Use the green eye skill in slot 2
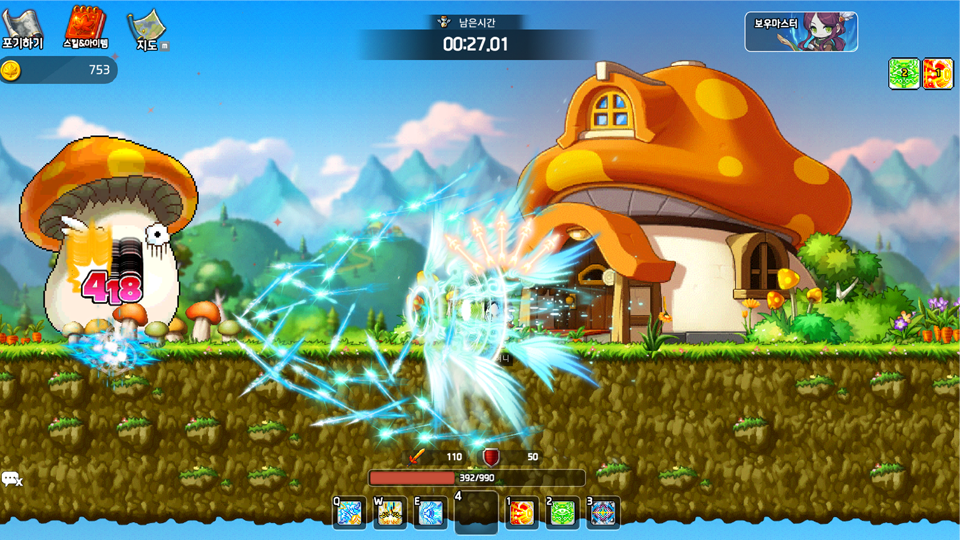Image resolution: width=960 pixels, height=540 pixels. pos(563,513)
